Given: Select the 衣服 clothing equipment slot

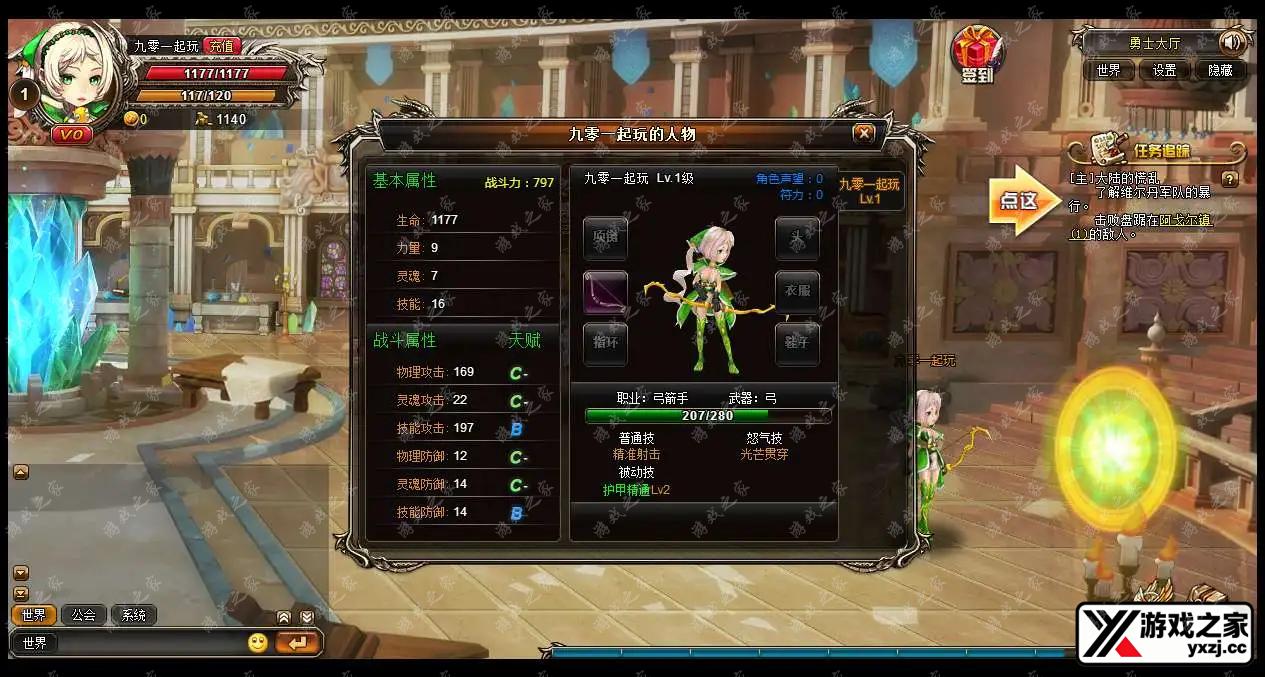Looking at the screenshot, I should tap(797, 292).
